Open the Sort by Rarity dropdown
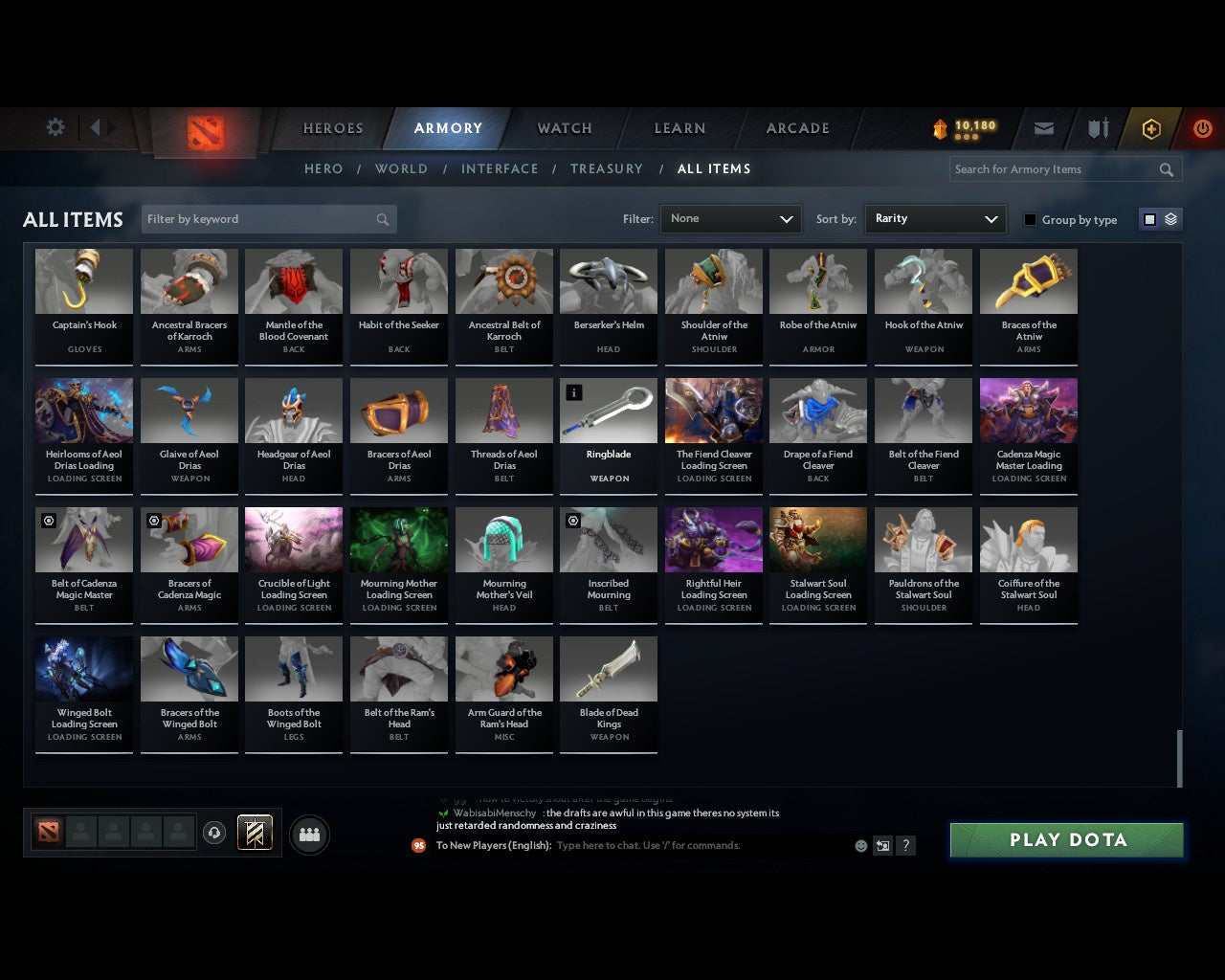This screenshot has width=1225, height=980. click(935, 218)
